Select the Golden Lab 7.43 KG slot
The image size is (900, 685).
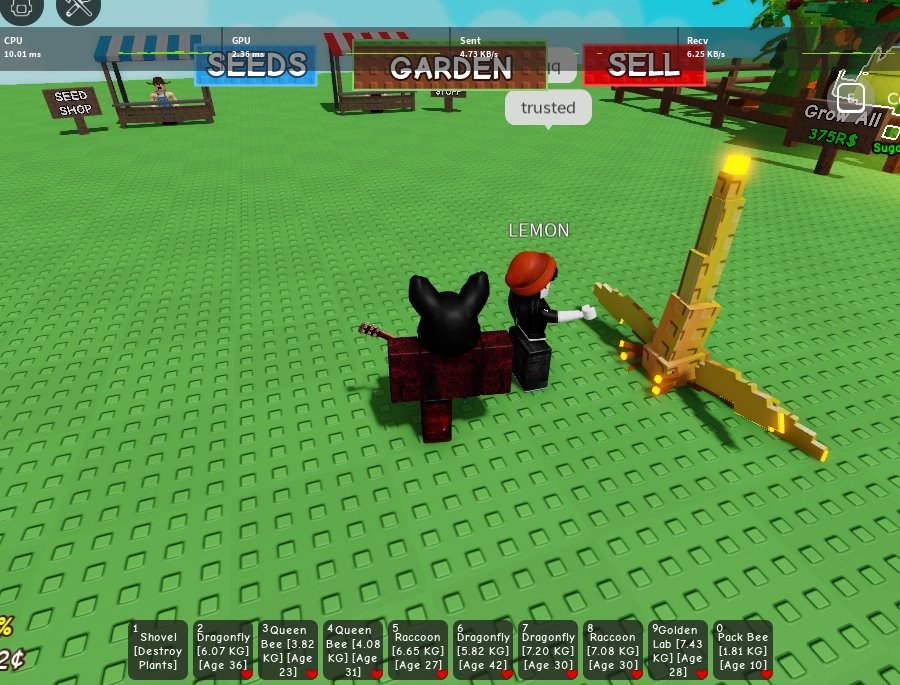pyautogui.click(x=678, y=650)
